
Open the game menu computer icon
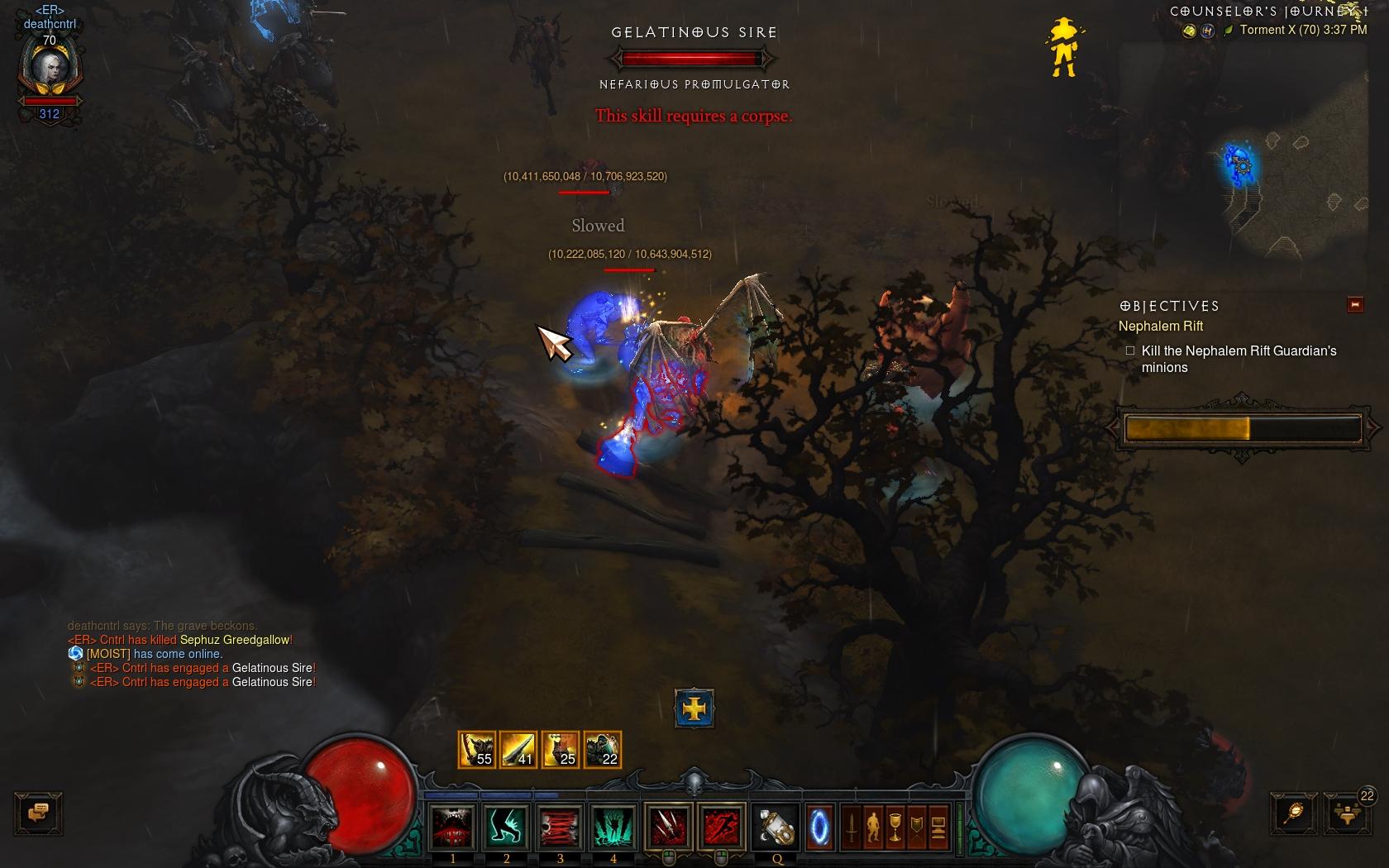click(x=938, y=827)
